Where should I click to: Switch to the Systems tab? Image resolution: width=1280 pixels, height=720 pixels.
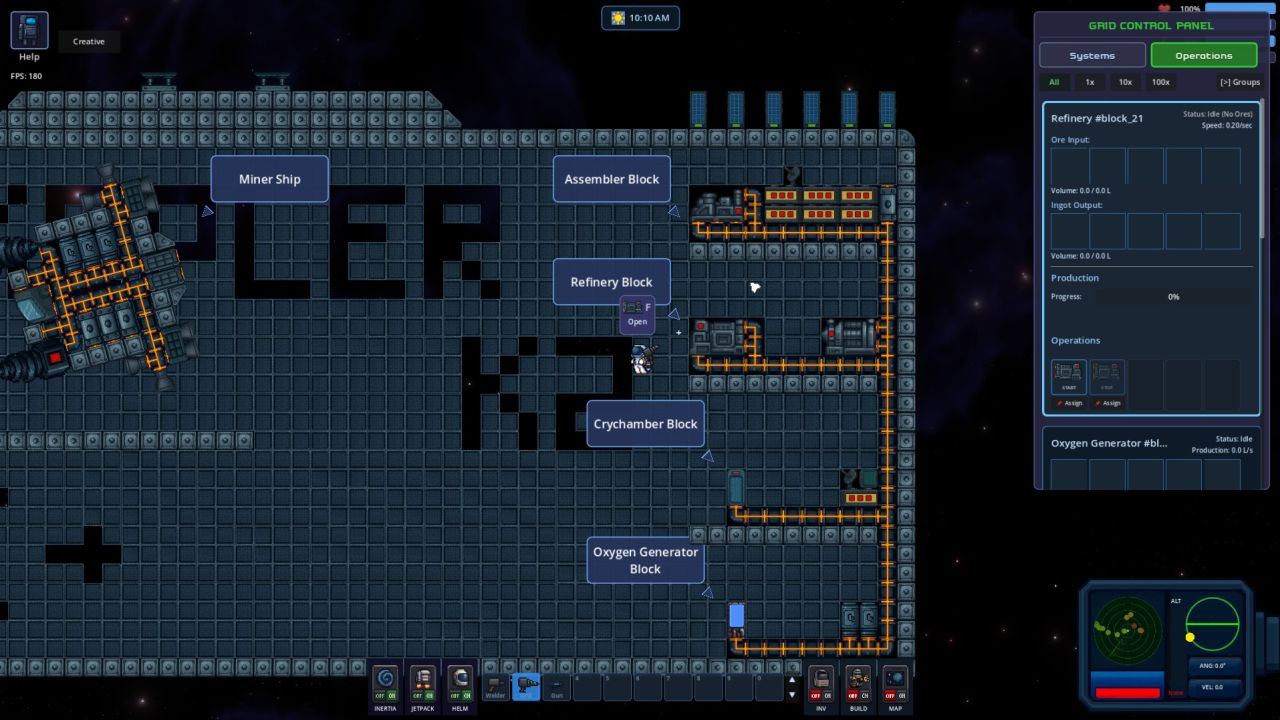click(1092, 55)
